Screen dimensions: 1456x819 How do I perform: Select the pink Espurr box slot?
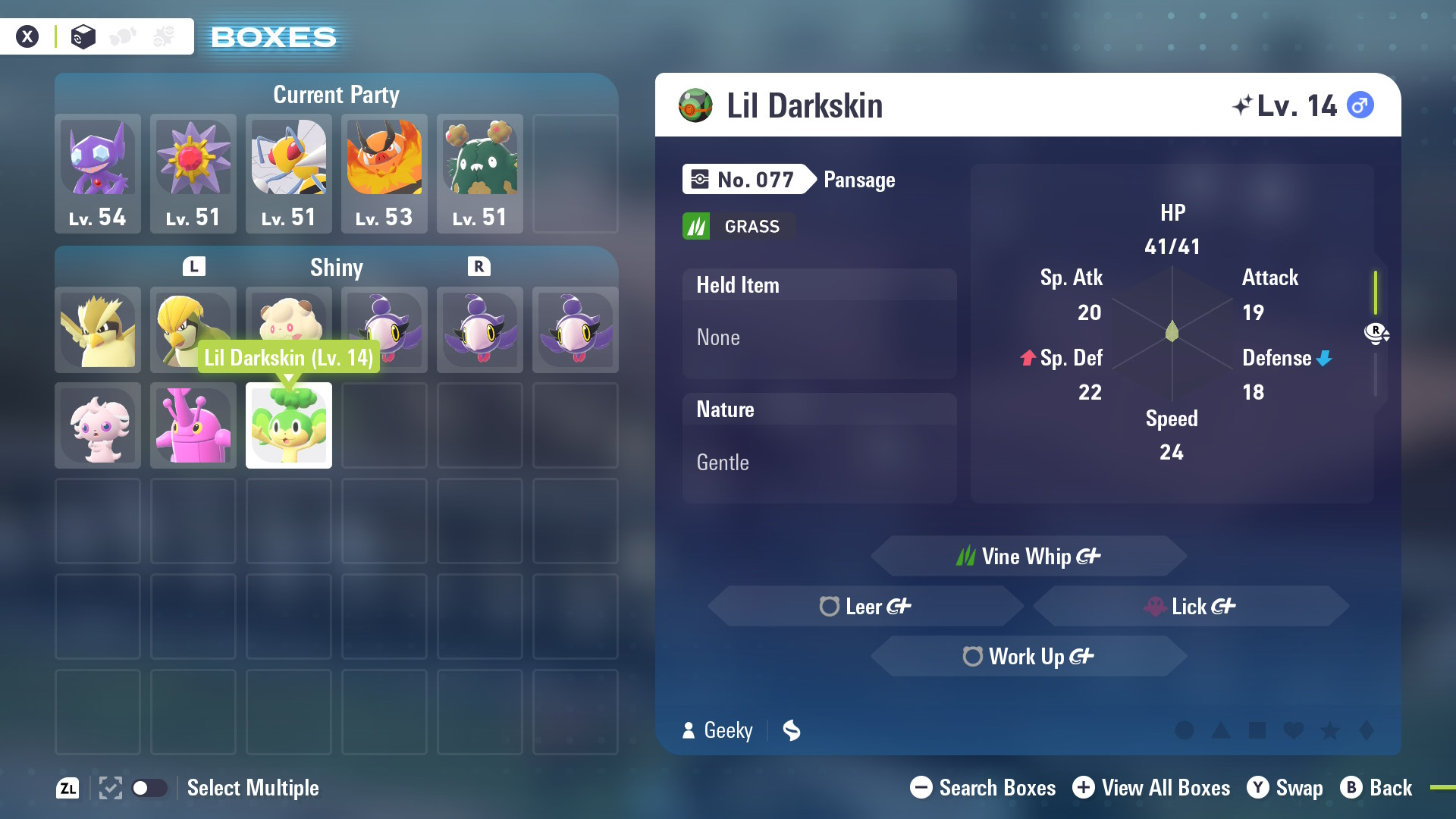point(98,425)
